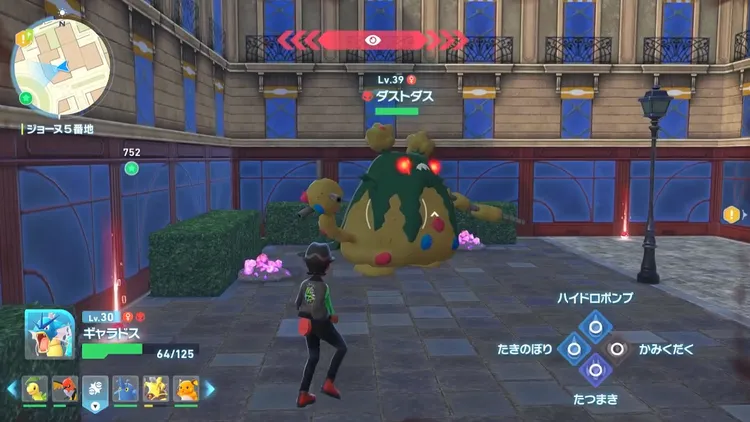Click the party bar's left arrow
The image size is (750, 422).
coord(12,389)
